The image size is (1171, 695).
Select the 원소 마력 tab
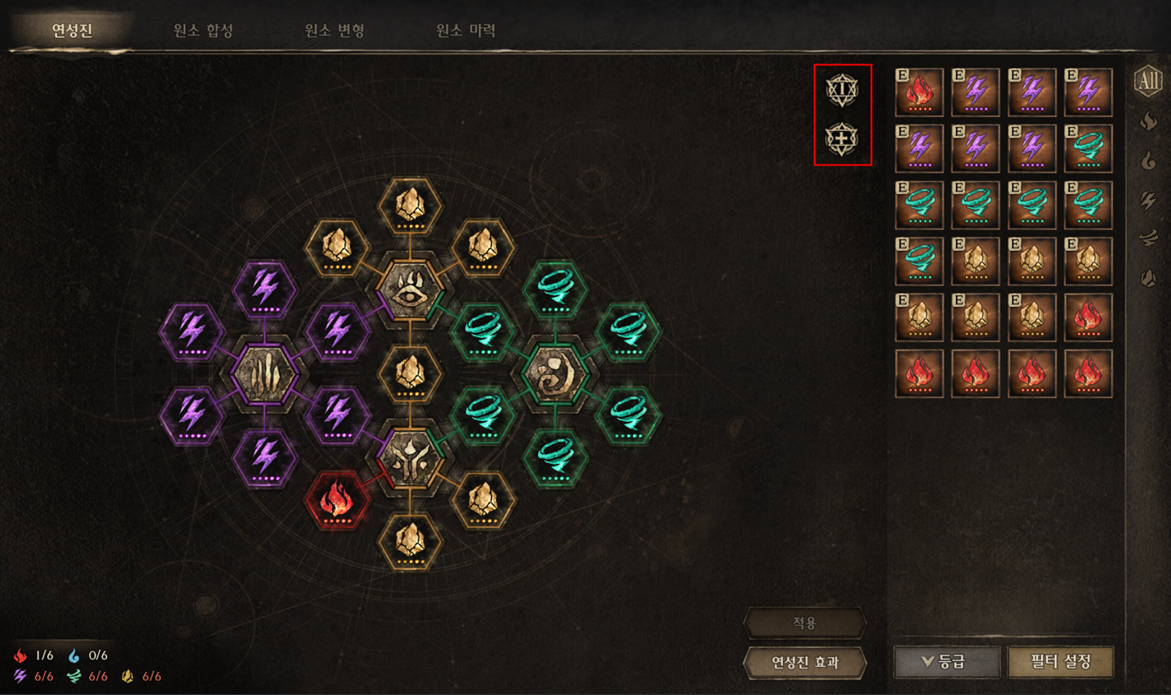tap(465, 30)
